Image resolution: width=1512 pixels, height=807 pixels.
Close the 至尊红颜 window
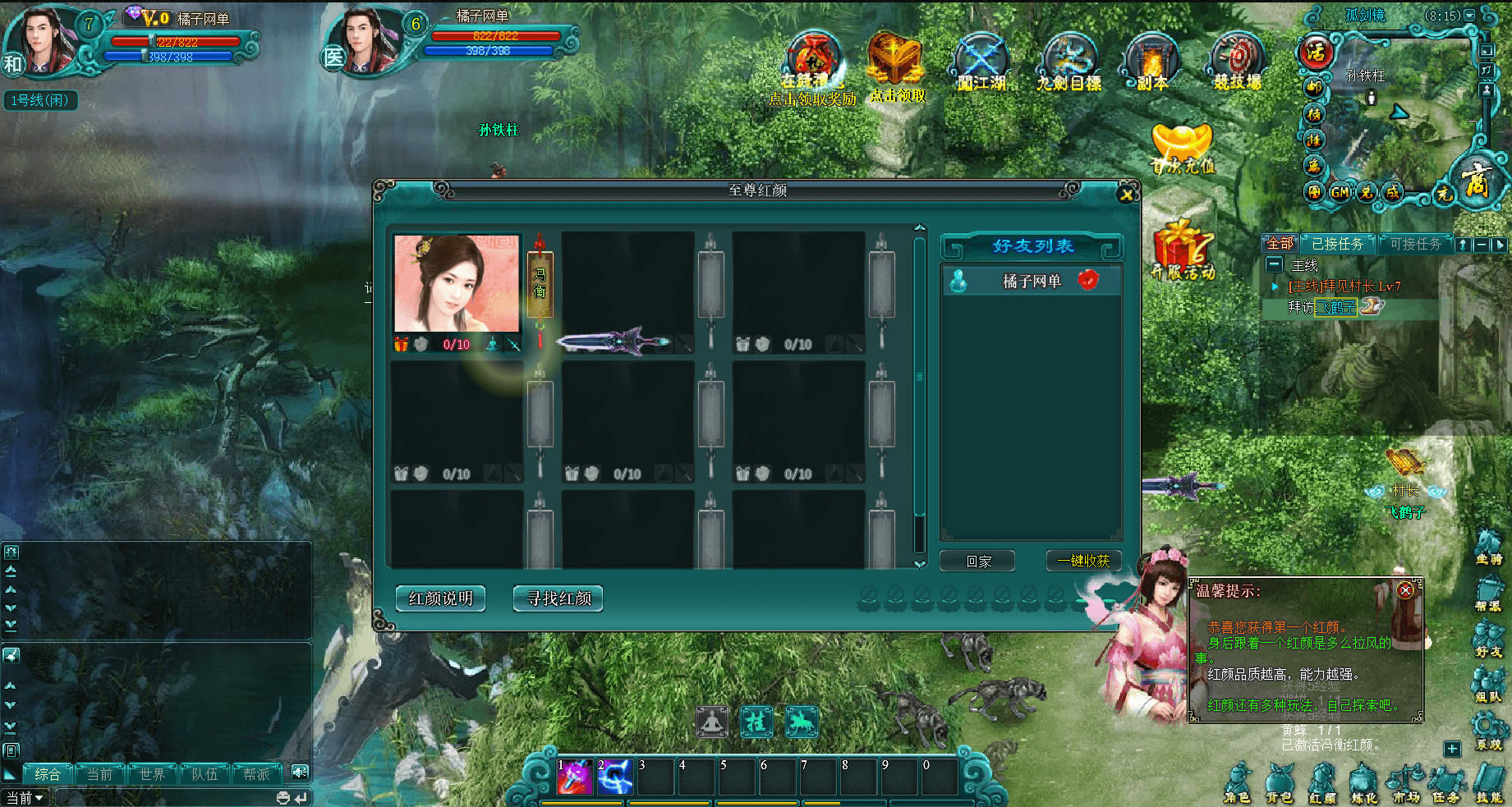[1126, 195]
